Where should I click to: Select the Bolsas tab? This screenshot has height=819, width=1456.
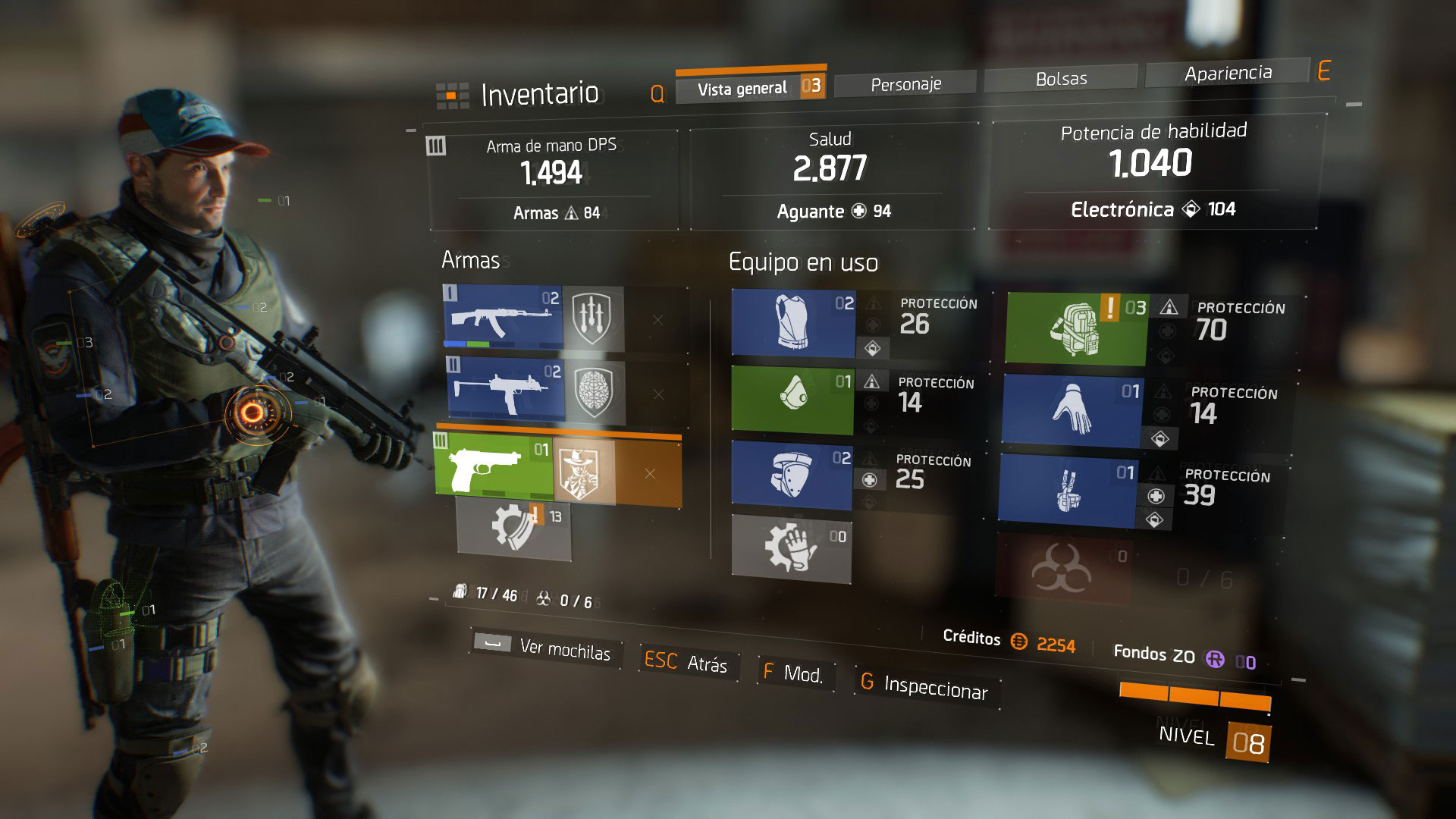1061,79
